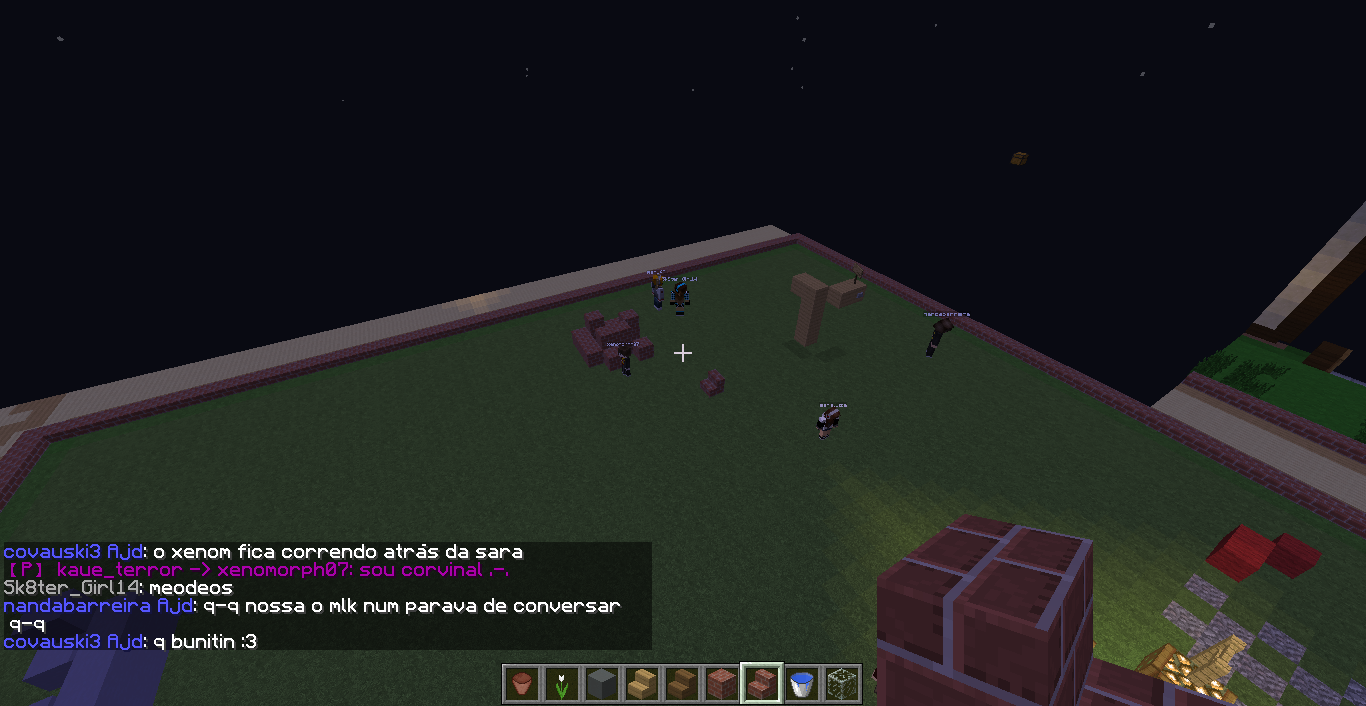The height and width of the screenshot is (706, 1366).
Task: Select the dark wooden stairs slot
Action: [x=681, y=684]
